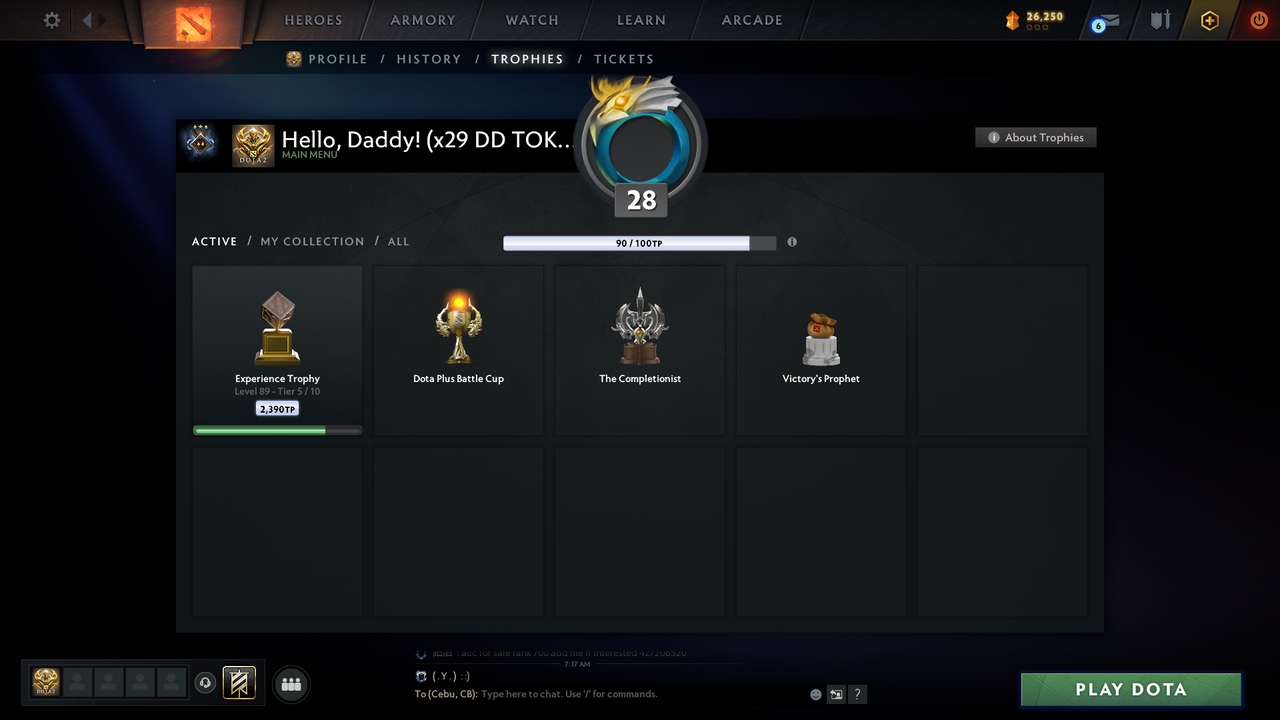Open the settings gear icon
Viewport: 1280px width, 720px height.
pyautogui.click(x=51, y=20)
